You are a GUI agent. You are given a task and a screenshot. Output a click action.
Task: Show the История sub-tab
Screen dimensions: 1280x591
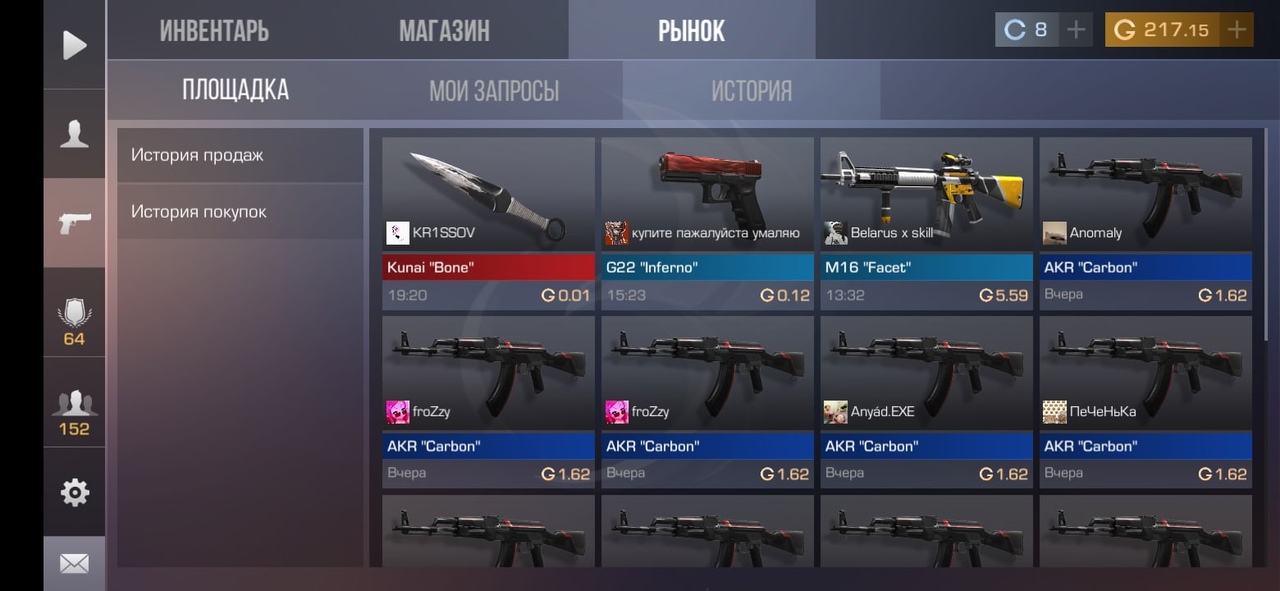click(751, 92)
